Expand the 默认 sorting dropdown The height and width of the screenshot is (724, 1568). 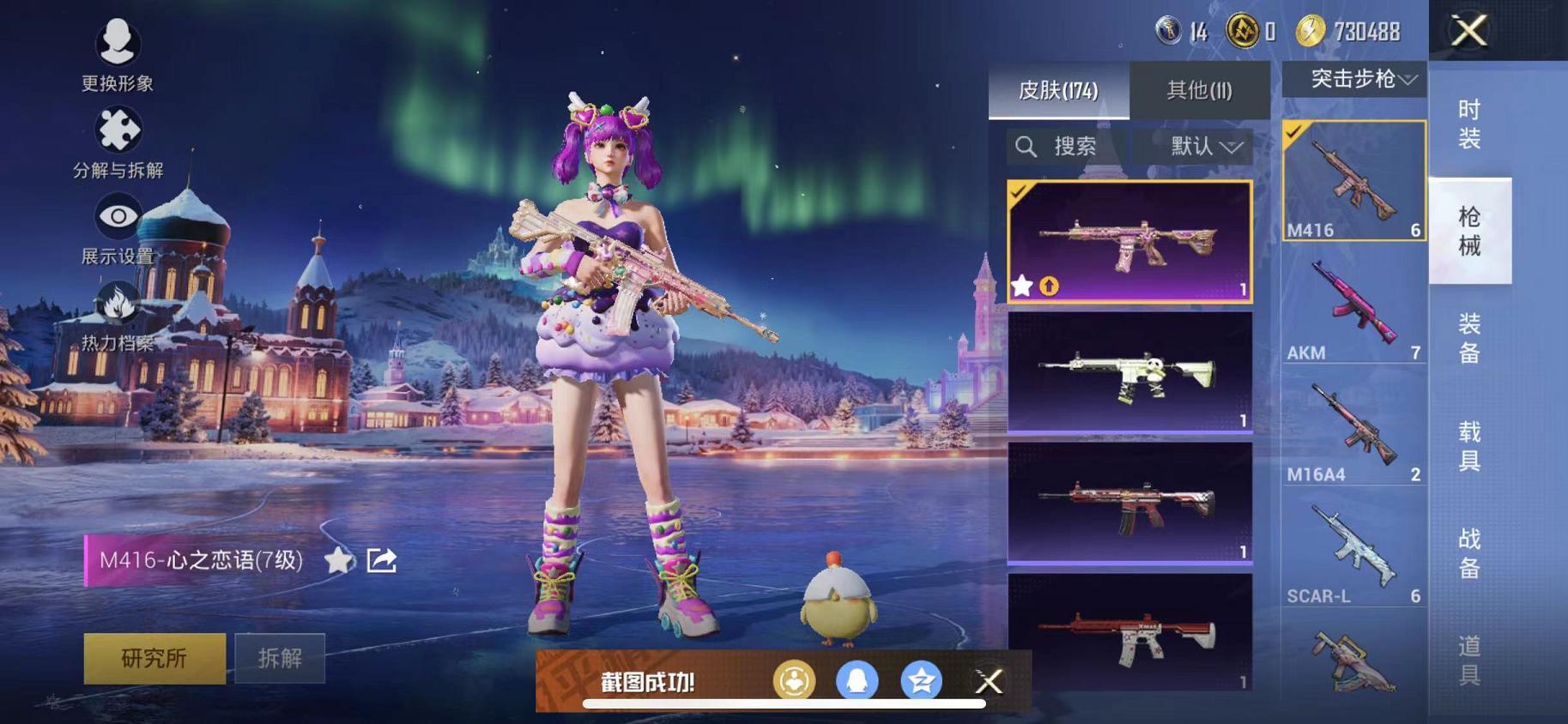coord(1195,146)
